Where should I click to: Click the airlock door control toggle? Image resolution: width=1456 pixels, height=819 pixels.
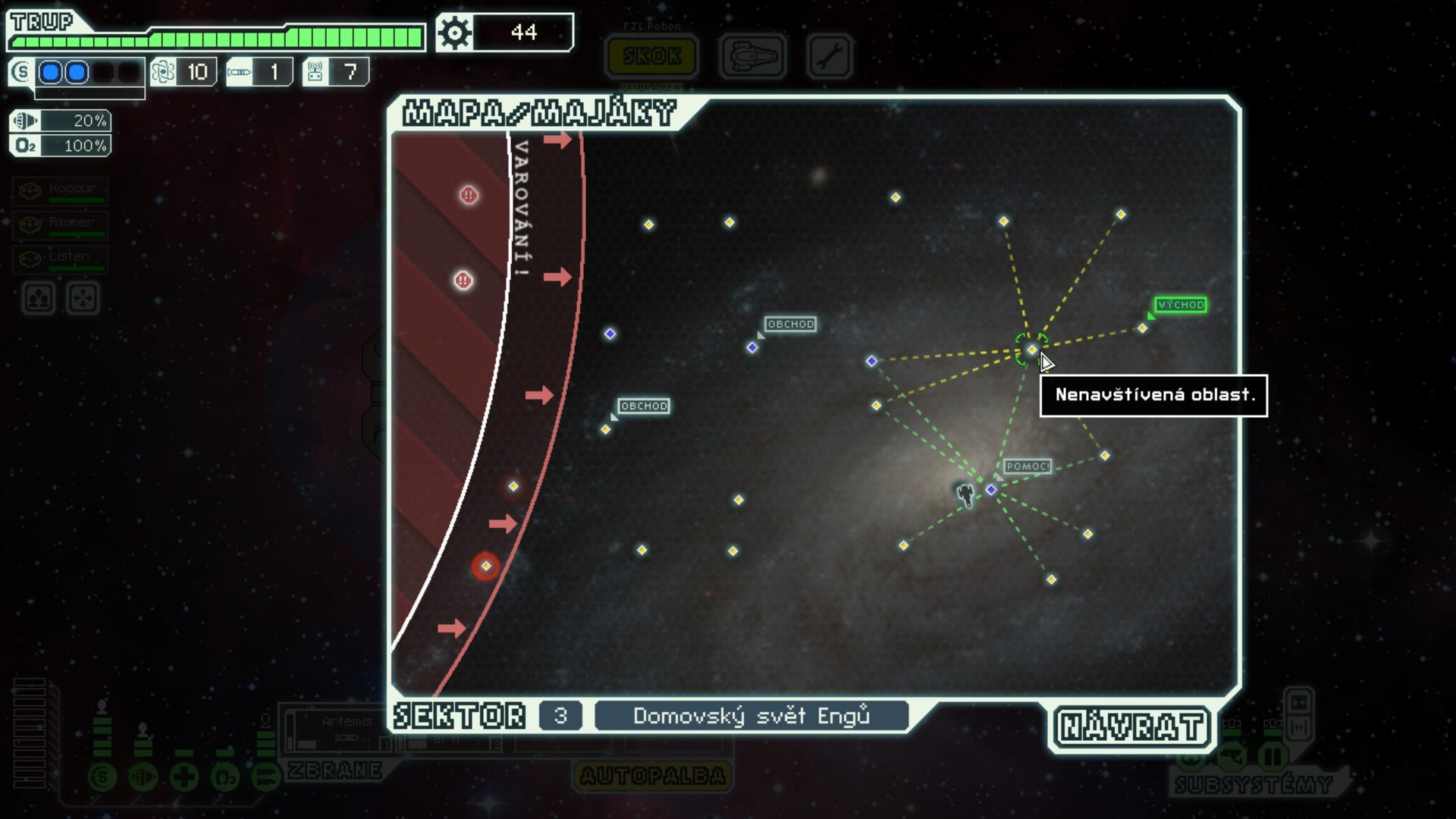1298,726
